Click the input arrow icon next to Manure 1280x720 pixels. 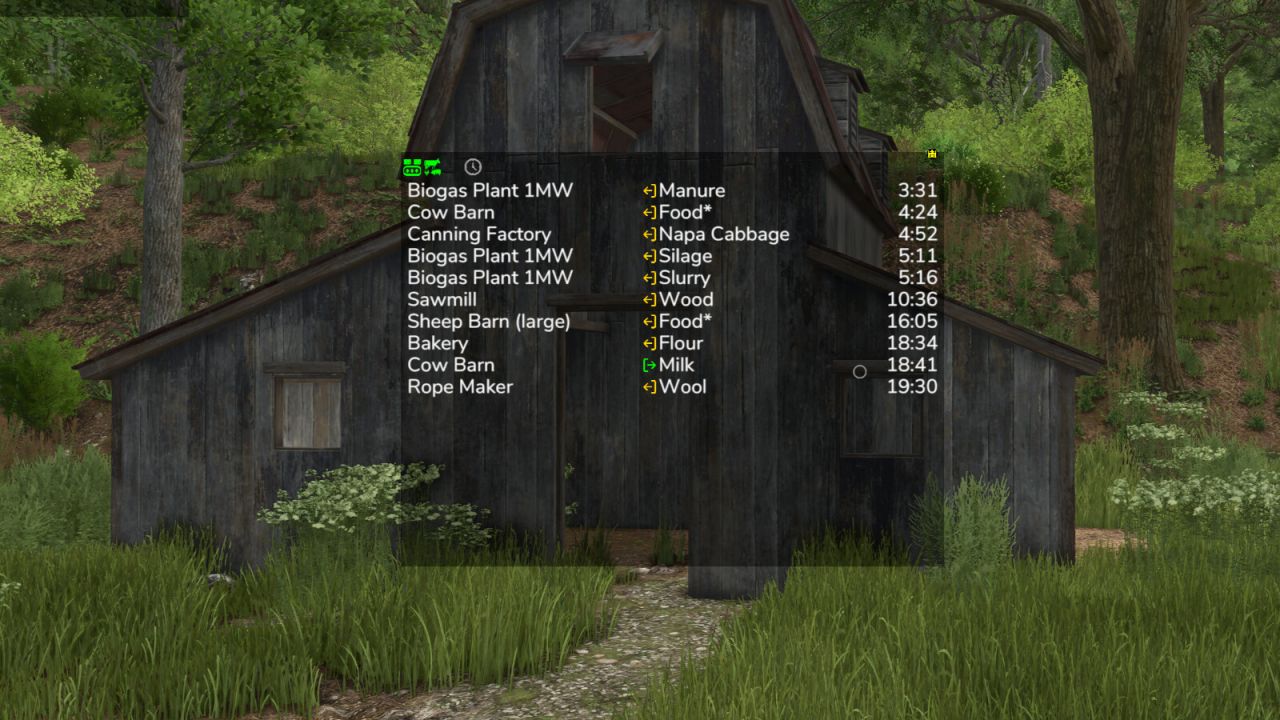coord(647,190)
